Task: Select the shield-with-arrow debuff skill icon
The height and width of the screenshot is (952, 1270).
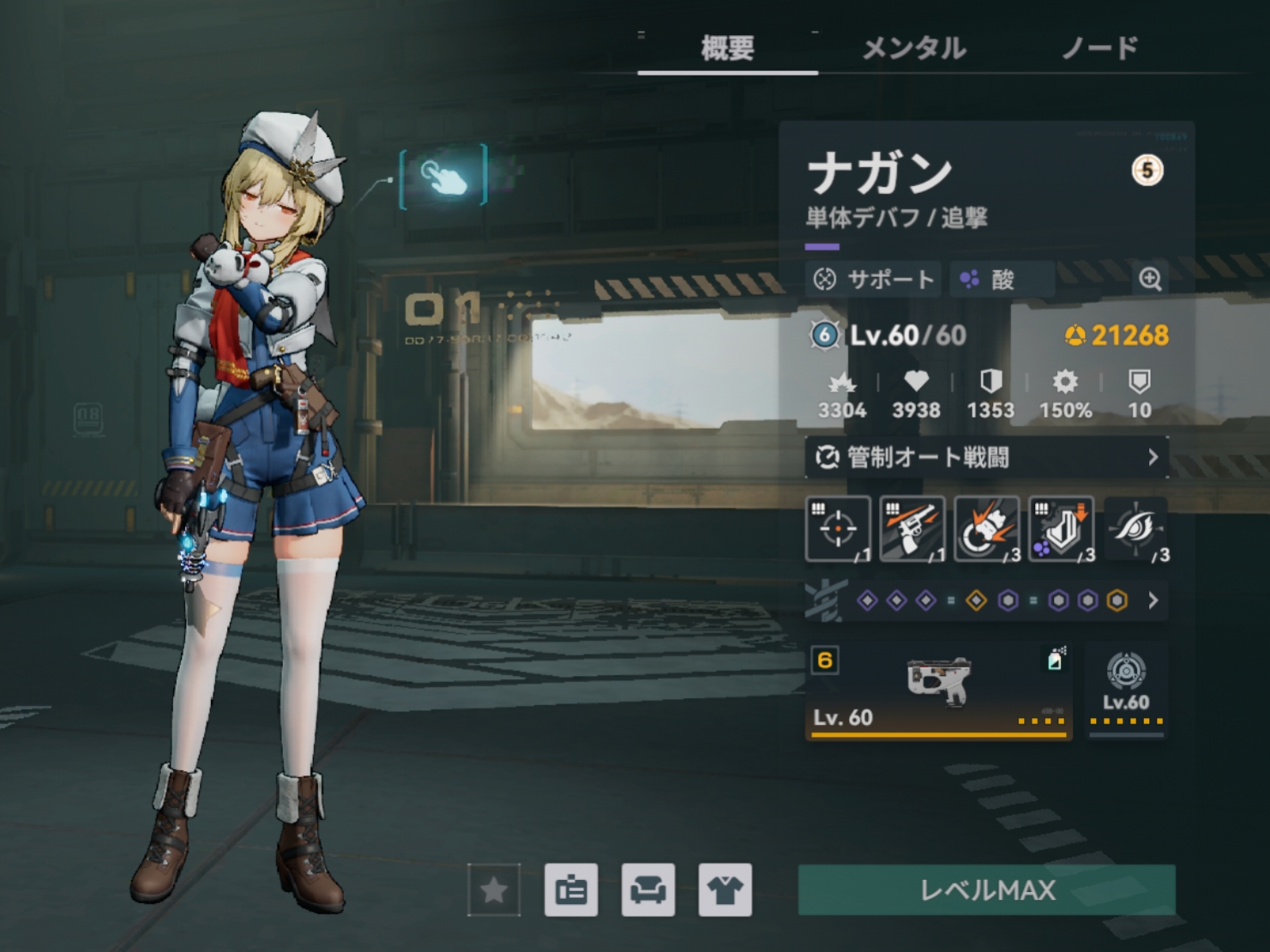Action: tap(1061, 529)
